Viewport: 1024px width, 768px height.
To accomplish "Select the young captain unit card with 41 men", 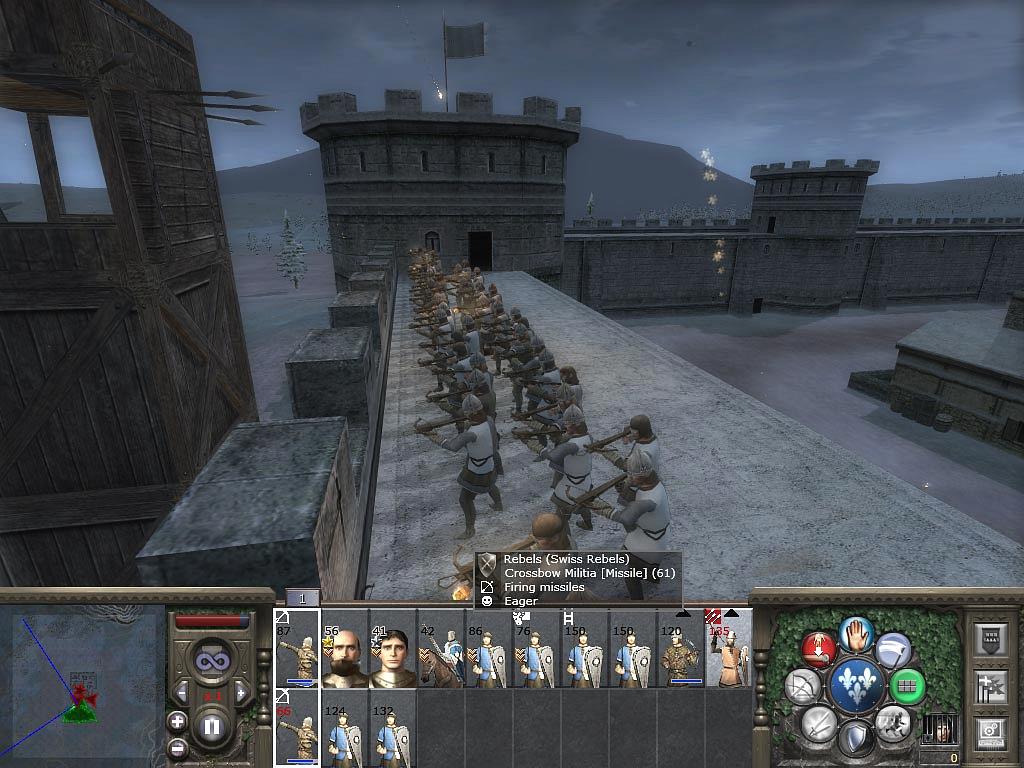I will (x=393, y=650).
